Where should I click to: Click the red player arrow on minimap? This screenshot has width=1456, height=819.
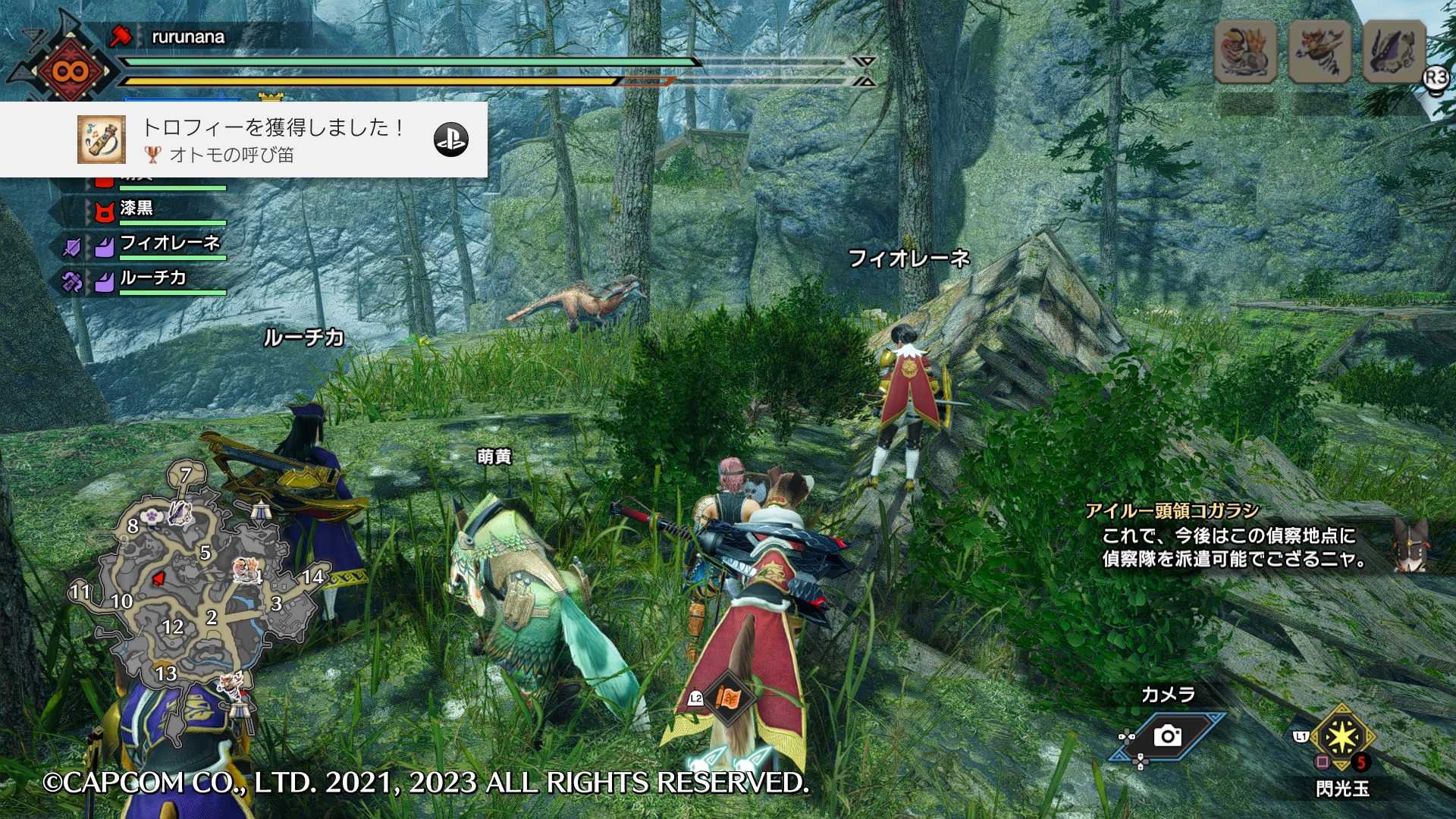pyautogui.click(x=159, y=579)
